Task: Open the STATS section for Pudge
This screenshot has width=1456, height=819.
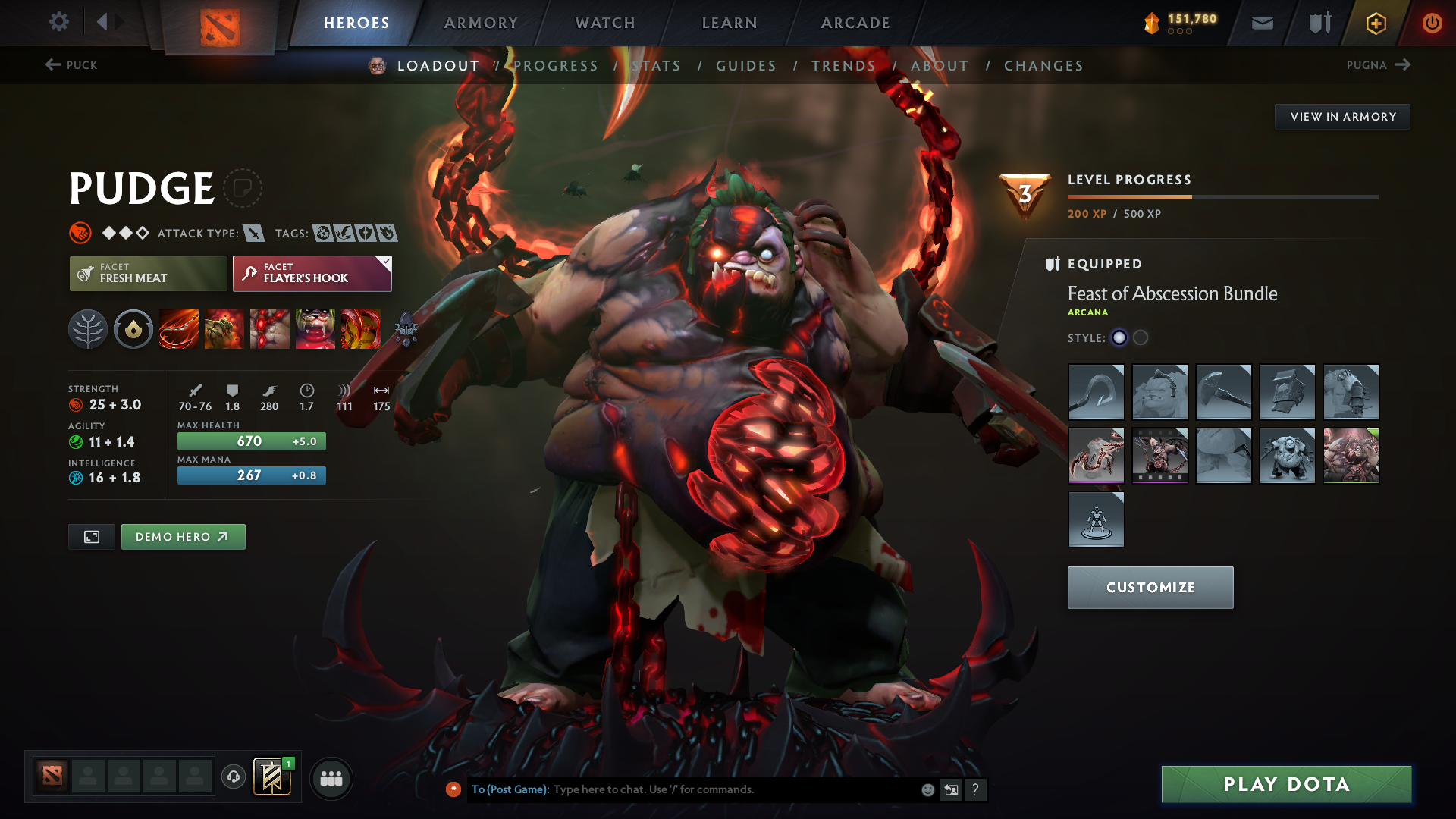Action: (657, 65)
